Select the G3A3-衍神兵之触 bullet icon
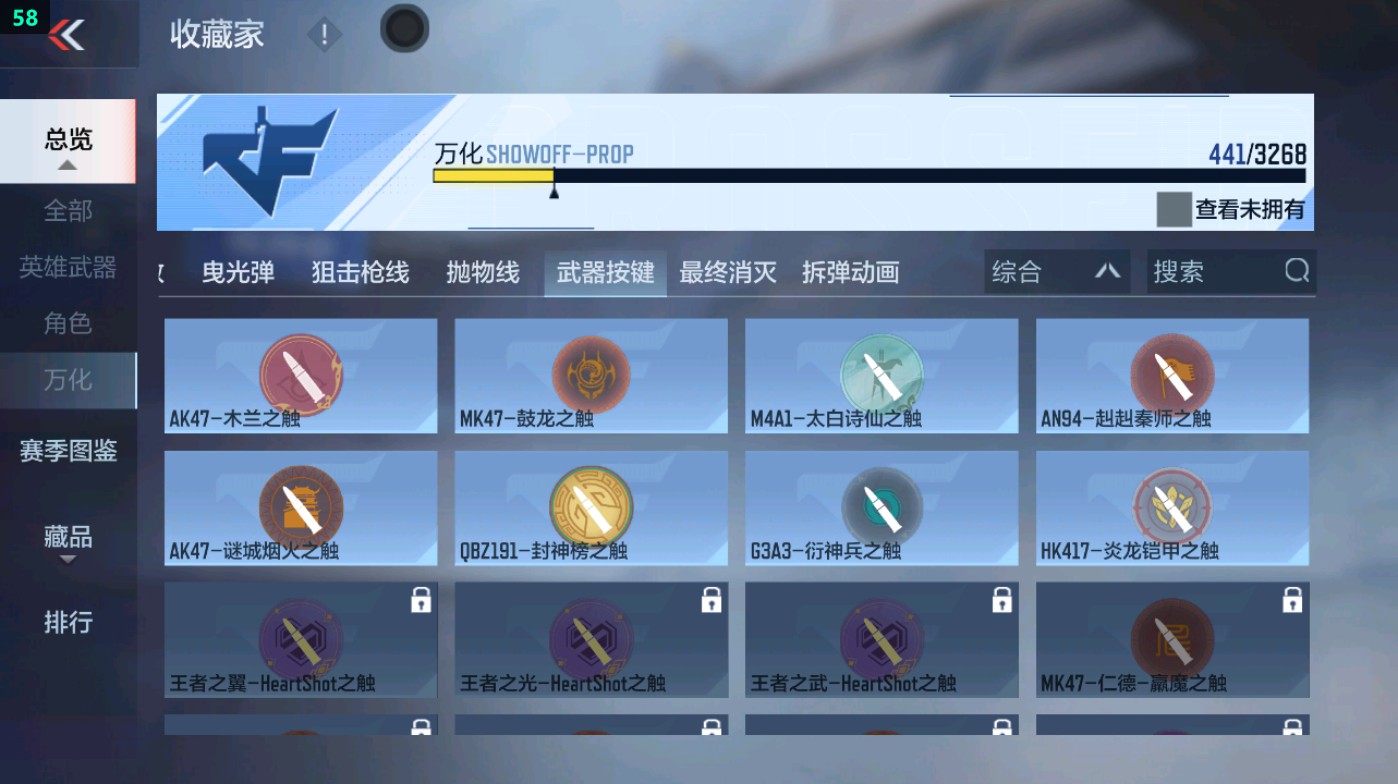Image resolution: width=1398 pixels, height=784 pixels. pos(881,503)
